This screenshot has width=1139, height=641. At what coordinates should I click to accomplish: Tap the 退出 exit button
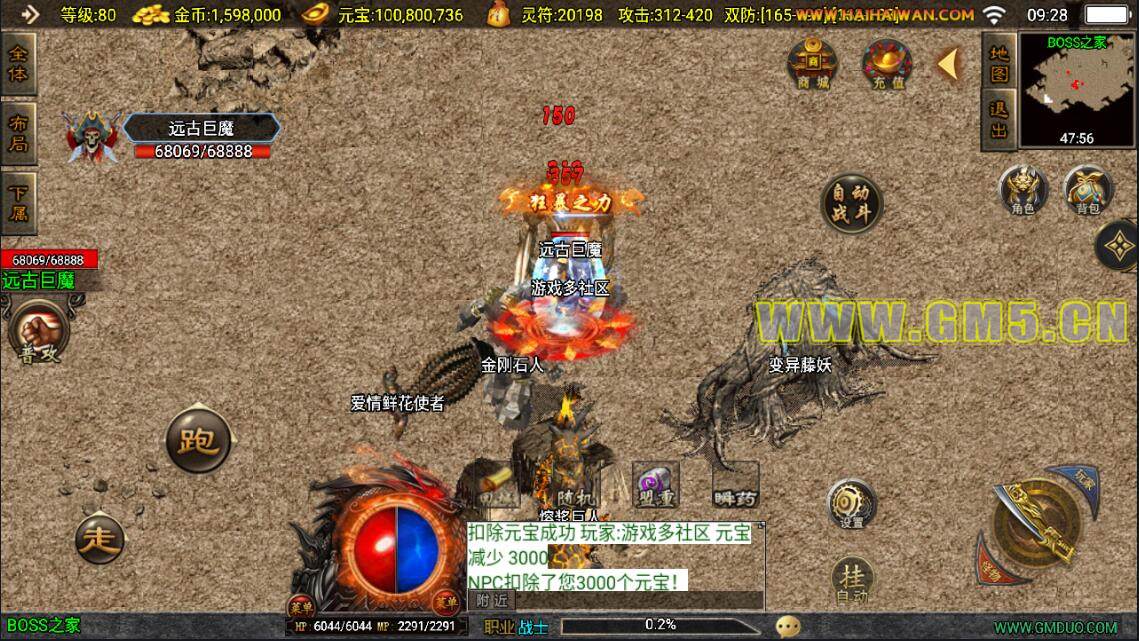[998, 120]
